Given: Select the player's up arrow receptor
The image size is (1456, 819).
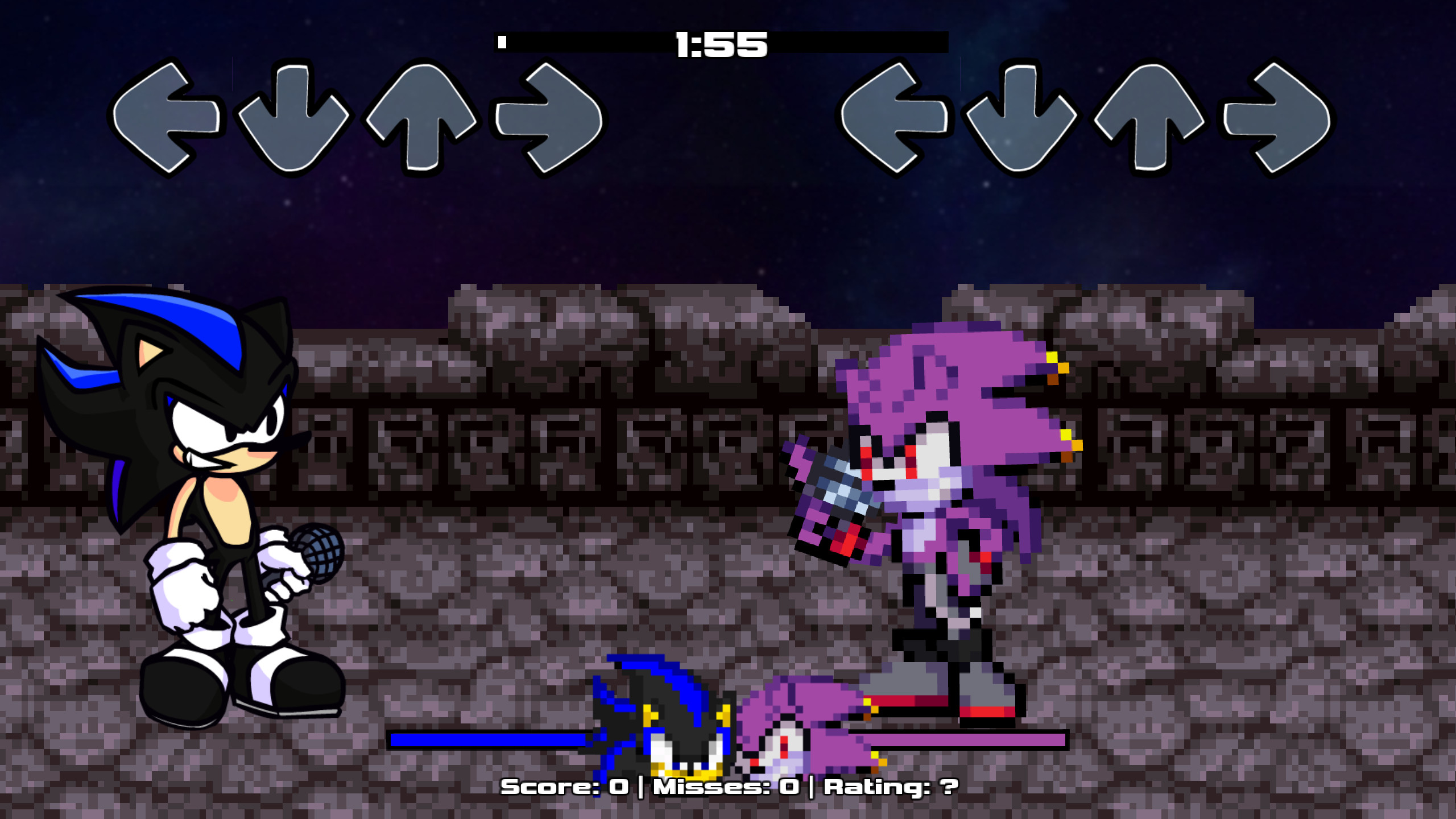Looking at the screenshot, I should (x=1149, y=119).
